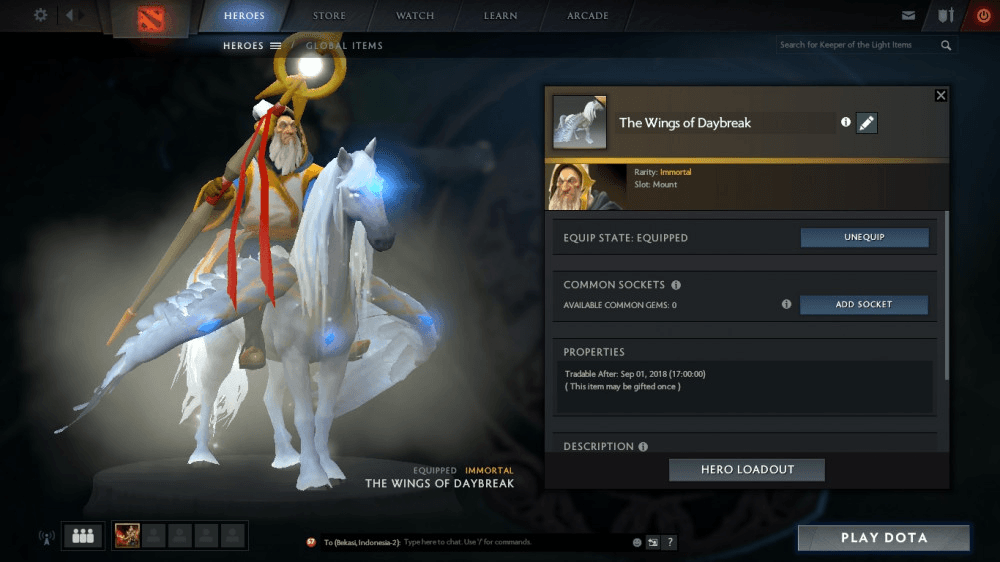The image size is (1000, 562).
Task: Open the party members icon
Action: 83,536
